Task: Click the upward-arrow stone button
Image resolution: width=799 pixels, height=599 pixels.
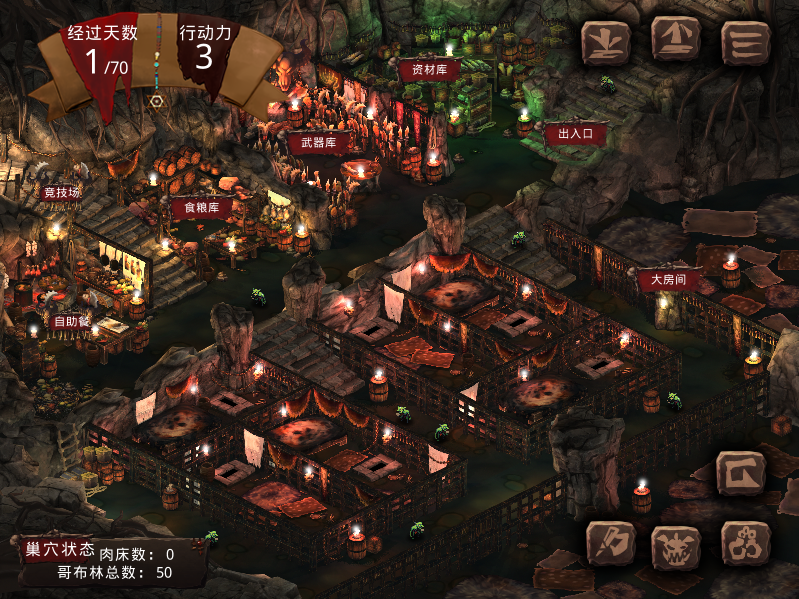Action: click(676, 40)
